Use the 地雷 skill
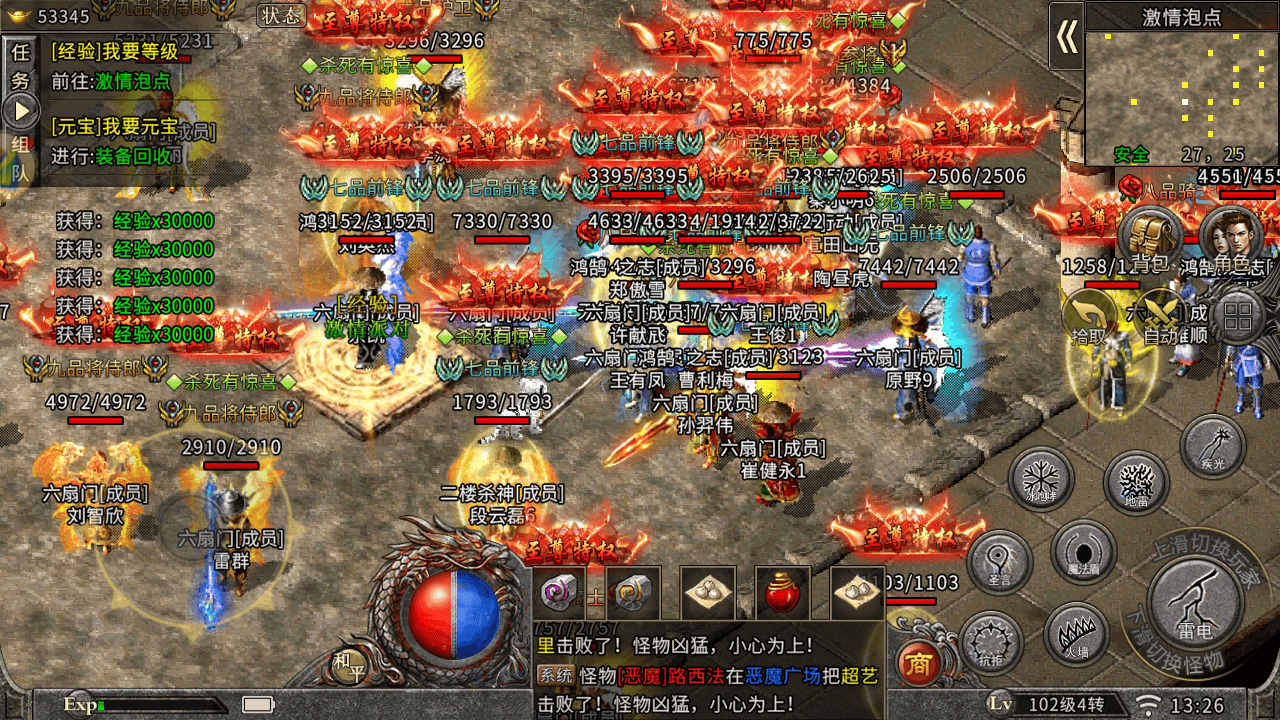The height and width of the screenshot is (720, 1280). 1136,483
